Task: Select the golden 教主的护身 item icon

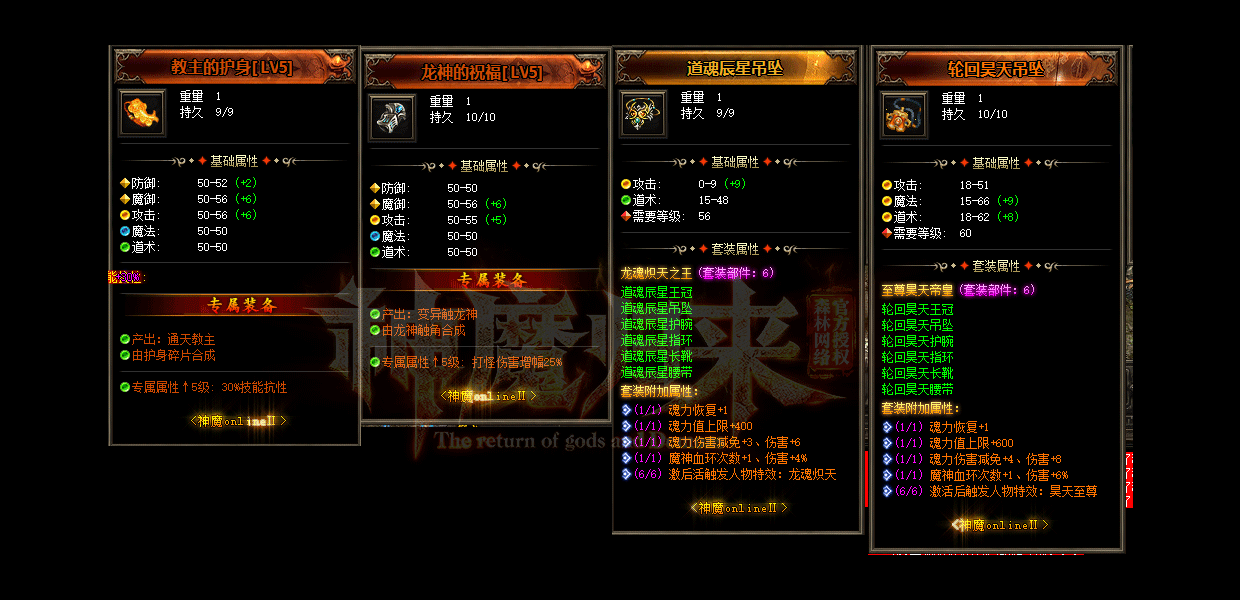Action: click(x=142, y=113)
